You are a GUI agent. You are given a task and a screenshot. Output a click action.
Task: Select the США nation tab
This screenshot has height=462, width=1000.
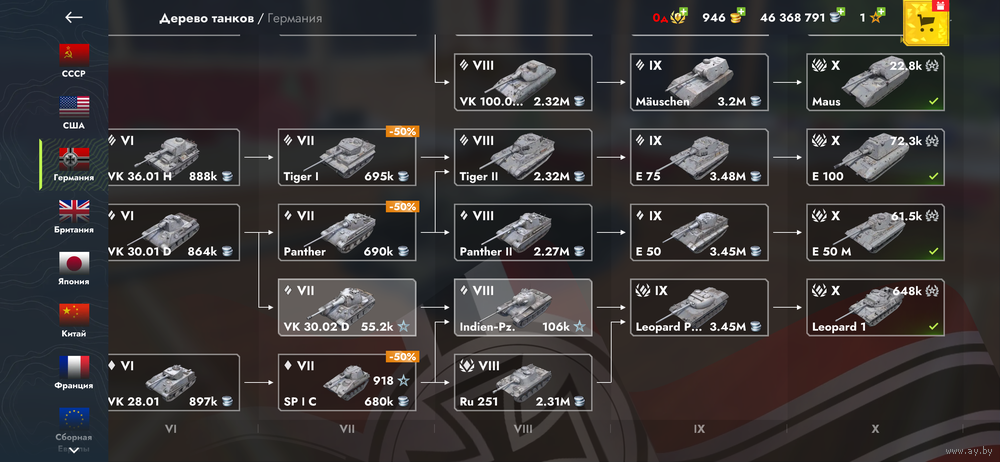coord(74,111)
